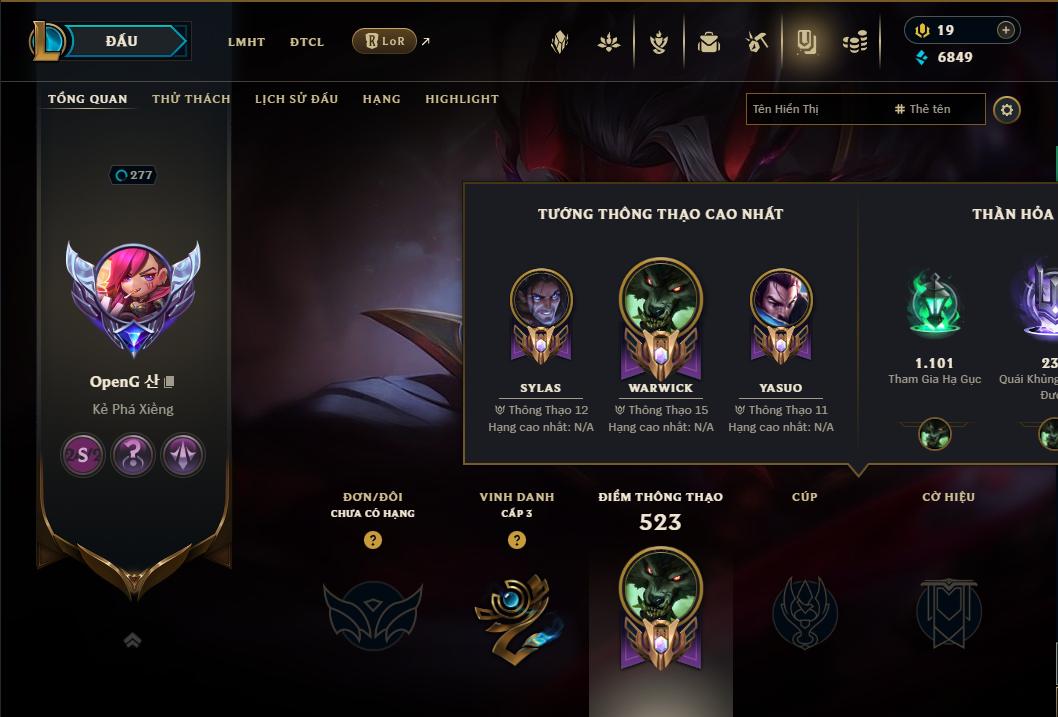Go to the Tổng Quan tab
This screenshot has width=1058, height=717.
click(x=88, y=99)
